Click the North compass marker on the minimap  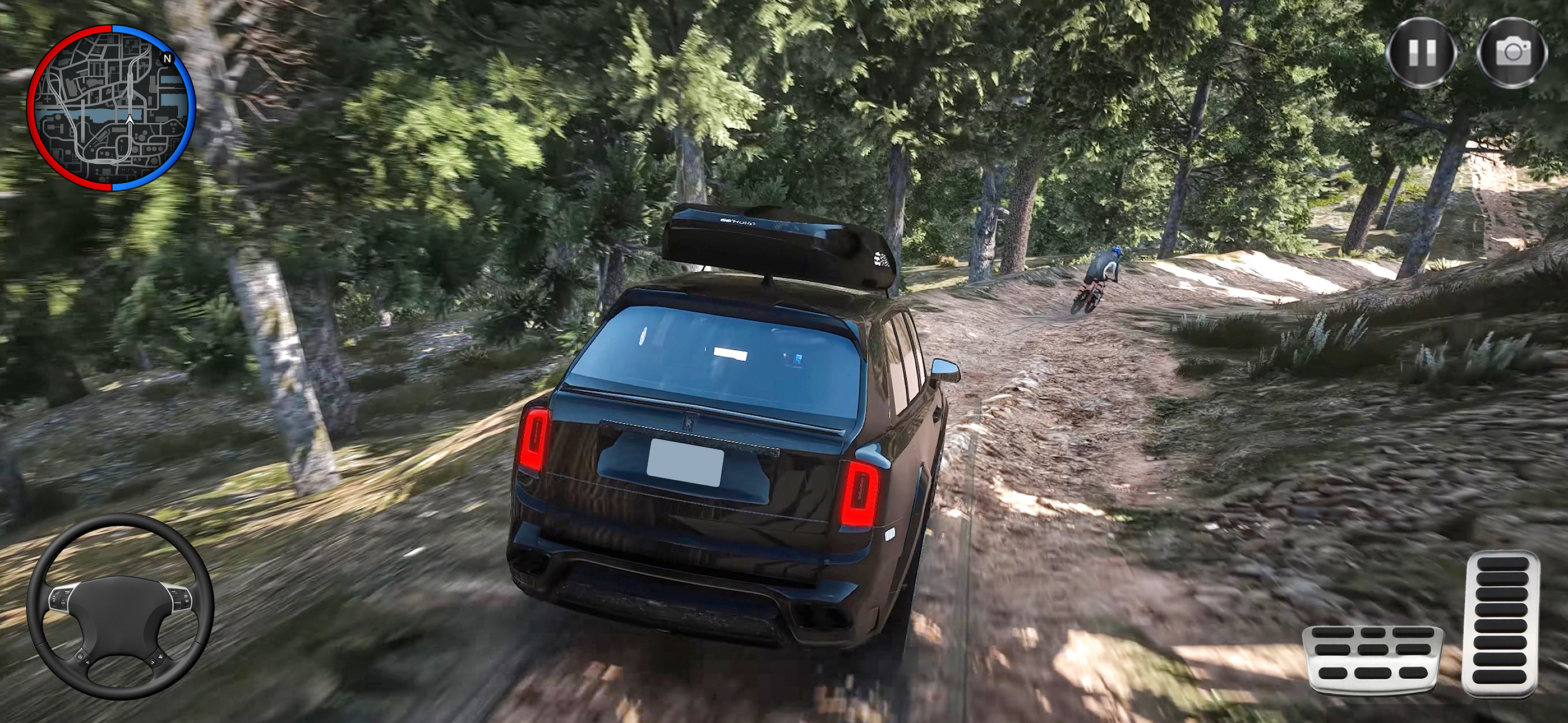point(168,58)
